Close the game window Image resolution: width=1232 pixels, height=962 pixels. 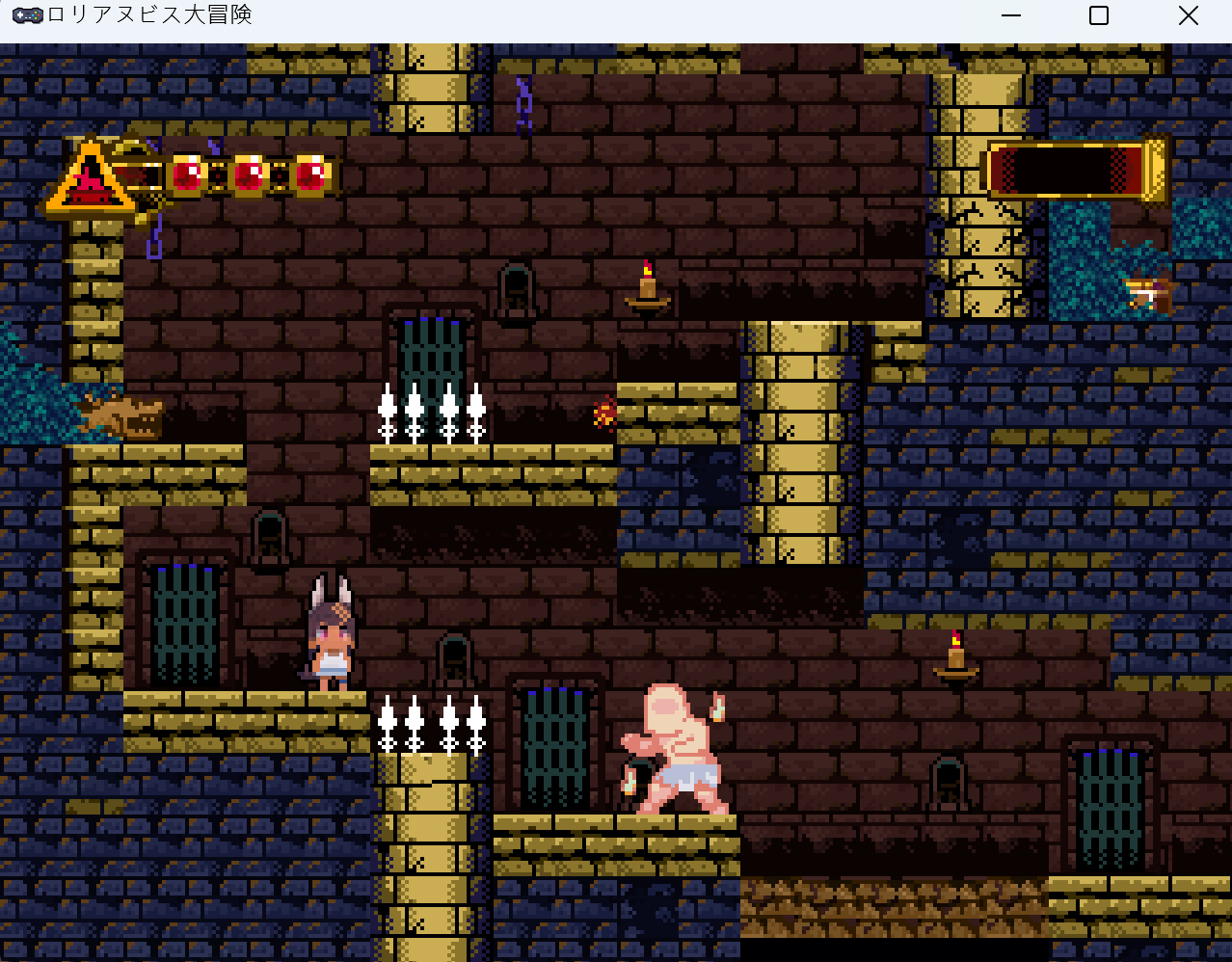point(1188,15)
